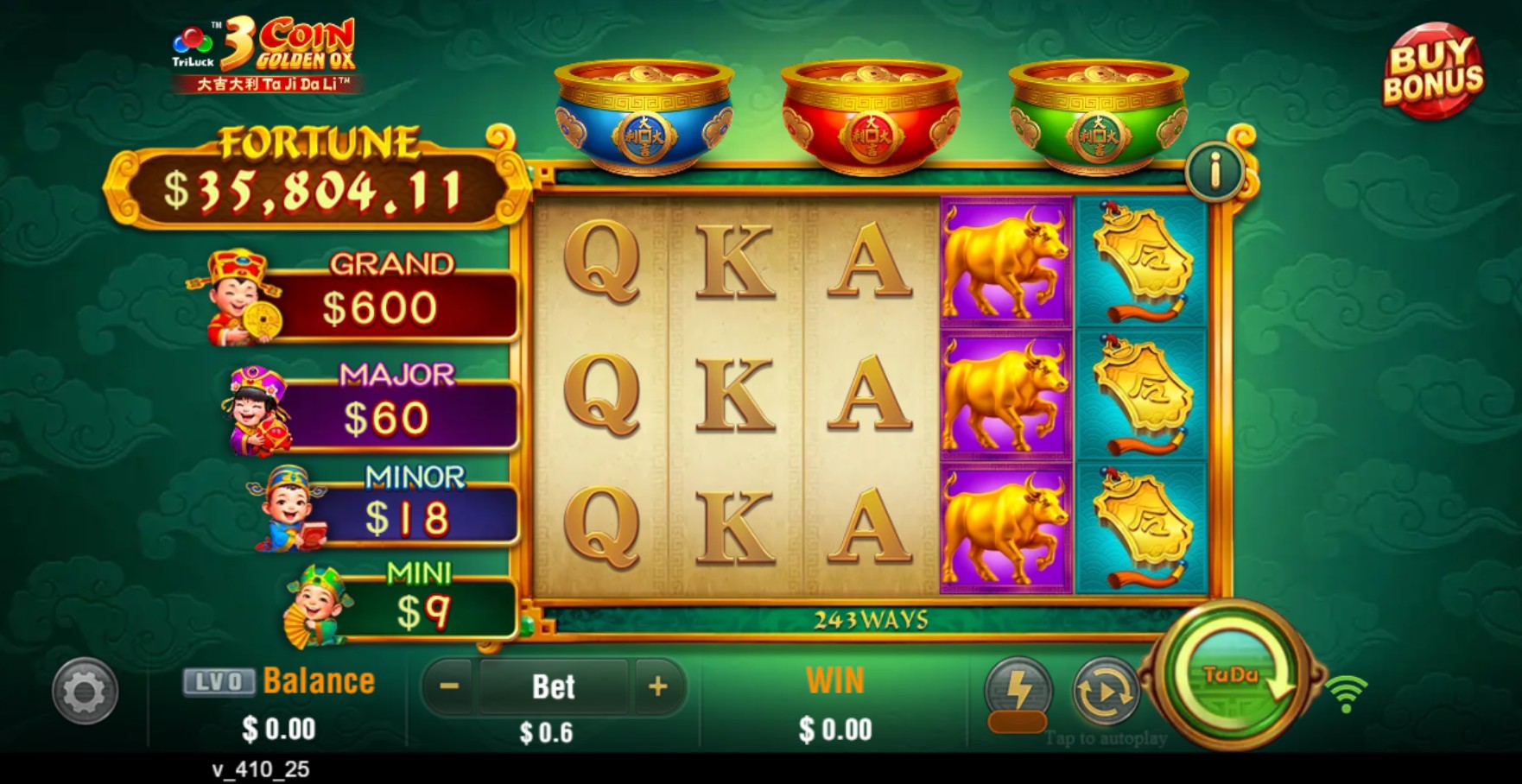Activate the autoplay button
This screenshot has width=1522, height=784.
click(x=1105, y=692)
